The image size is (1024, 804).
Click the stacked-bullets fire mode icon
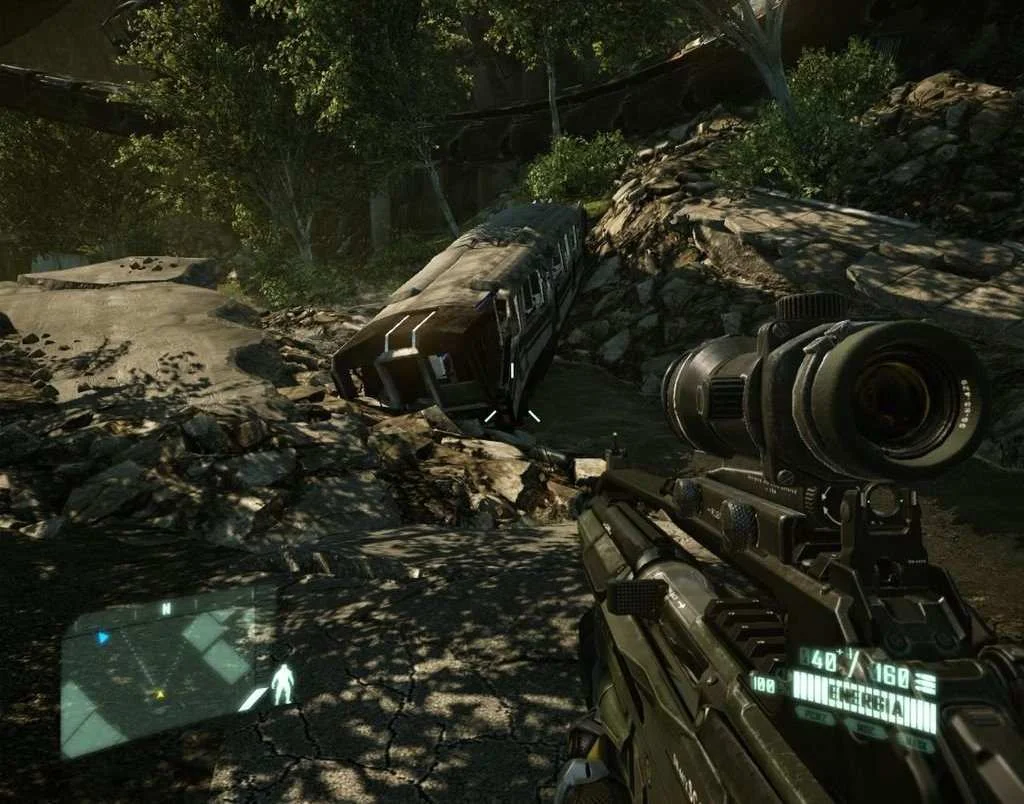tap(925, 684)
